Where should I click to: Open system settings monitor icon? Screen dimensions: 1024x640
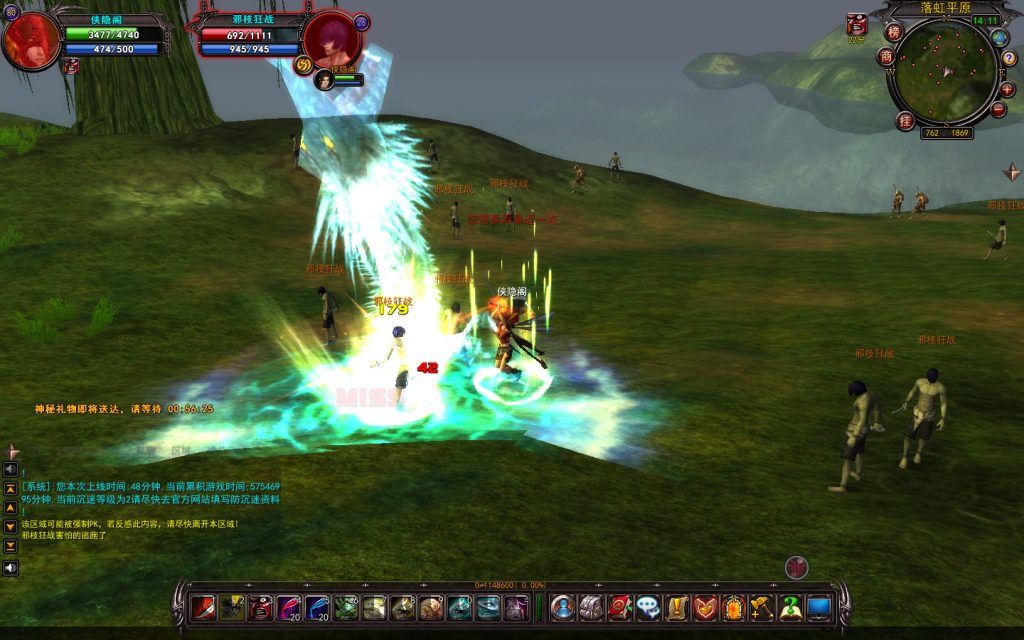click(x=819, y=607)
